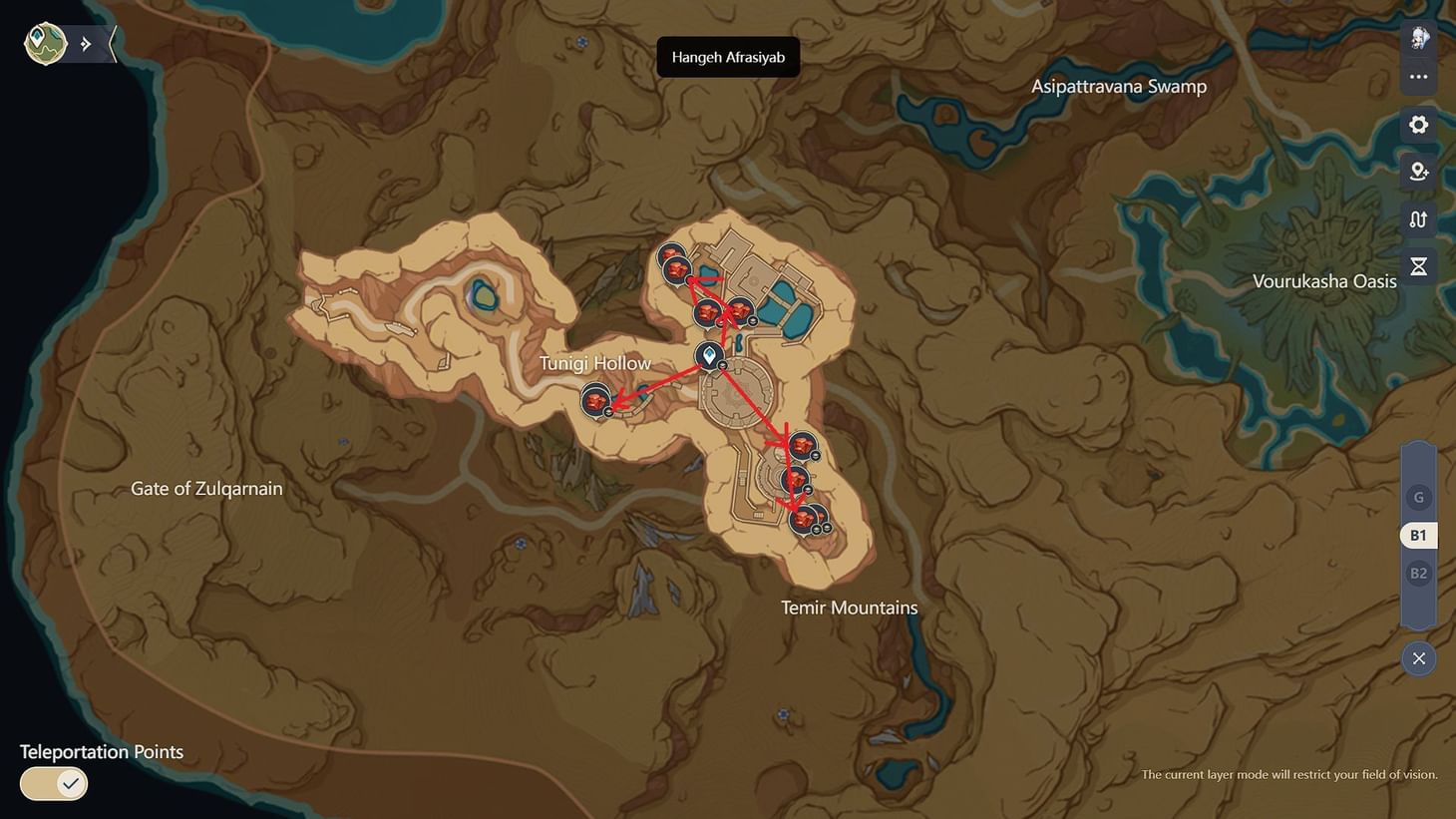Click the hourglass history icon
Image resolution: width=1456 pixels, height=819 pixels.
pos(1418,265)
